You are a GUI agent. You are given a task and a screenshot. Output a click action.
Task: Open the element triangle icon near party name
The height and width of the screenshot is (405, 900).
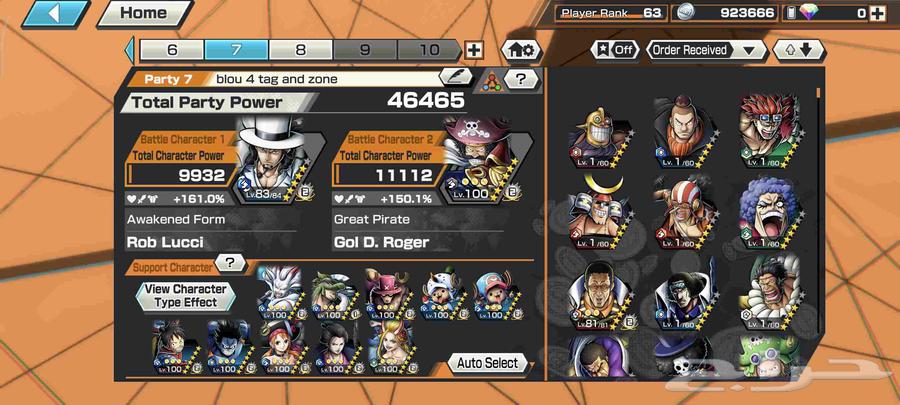coord(490,80)
